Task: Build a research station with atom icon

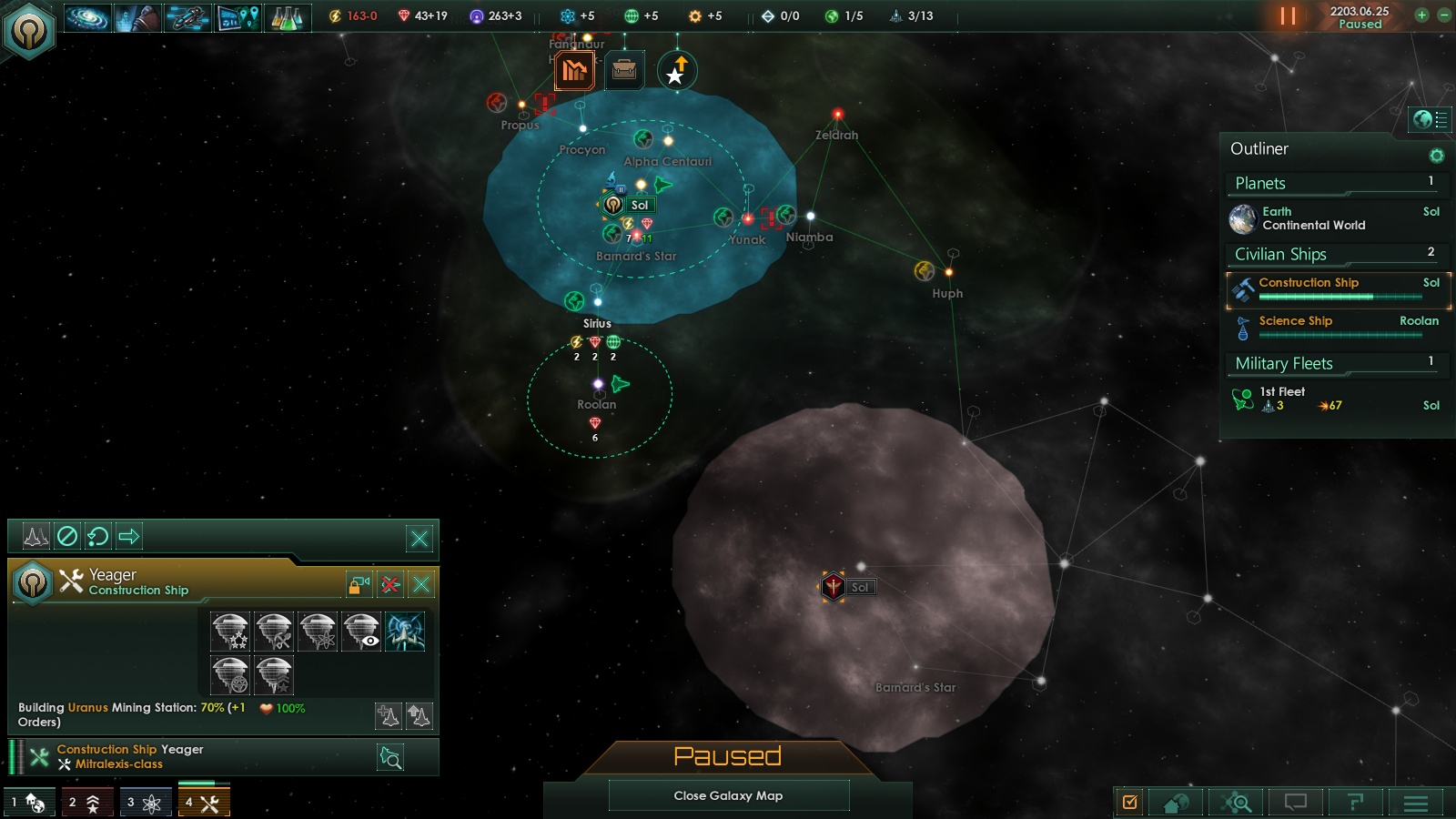Action: (318, 632)
